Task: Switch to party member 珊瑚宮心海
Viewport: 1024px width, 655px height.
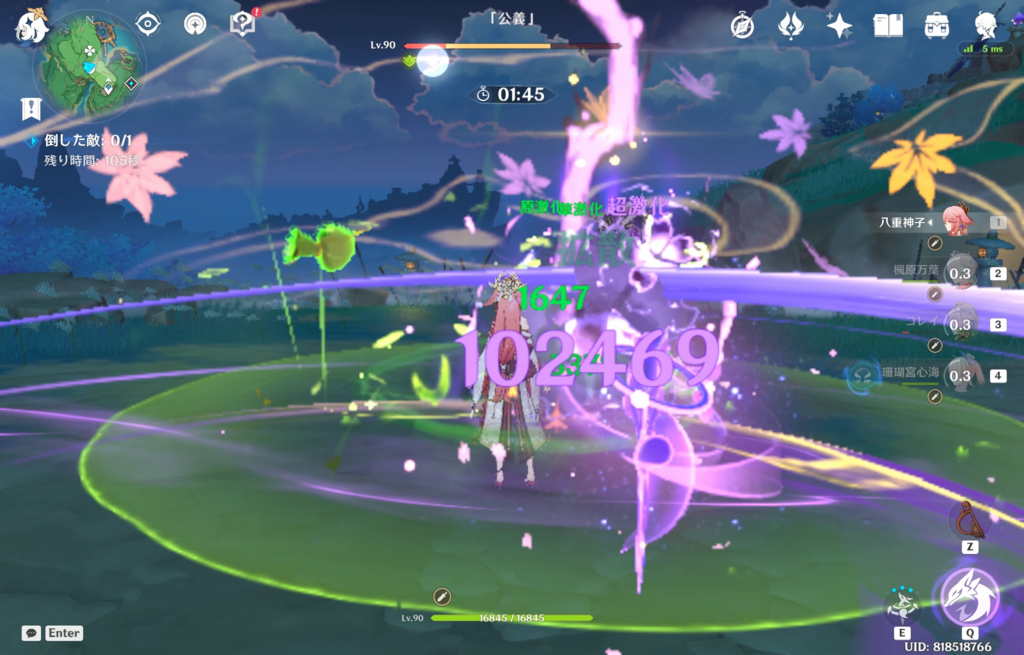Action: (x=961, y=375)
